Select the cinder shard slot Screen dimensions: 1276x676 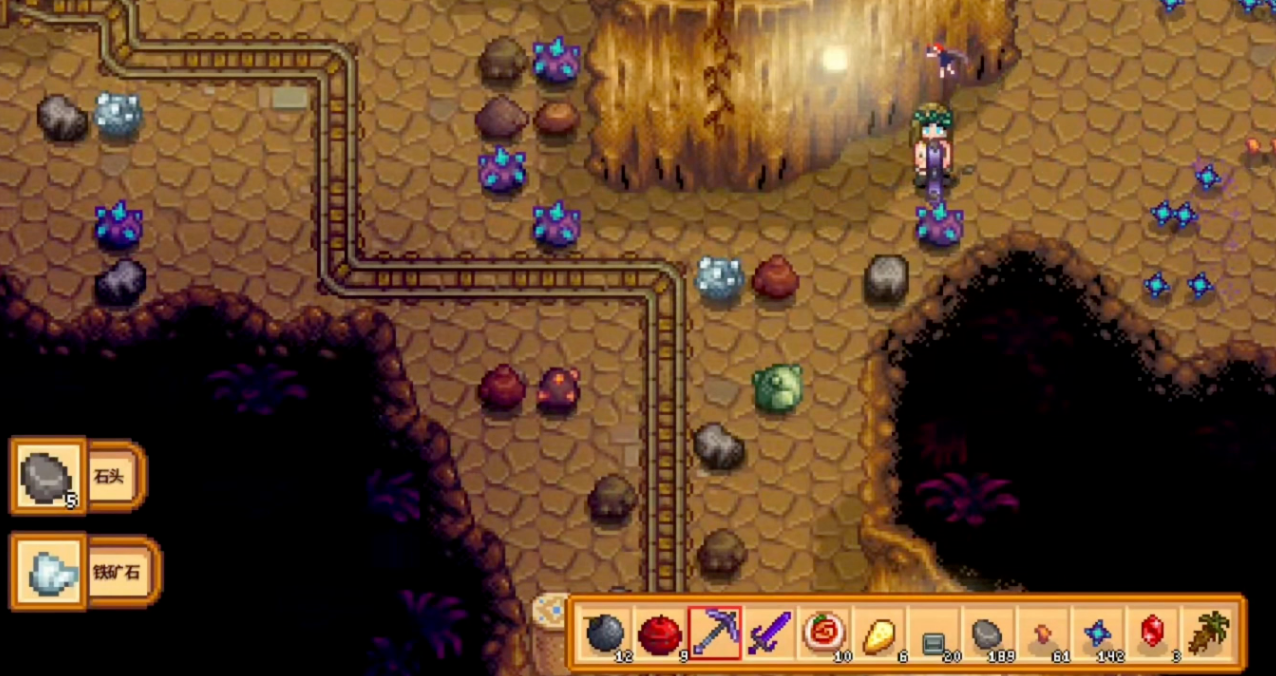click(x=1043, y=633)
